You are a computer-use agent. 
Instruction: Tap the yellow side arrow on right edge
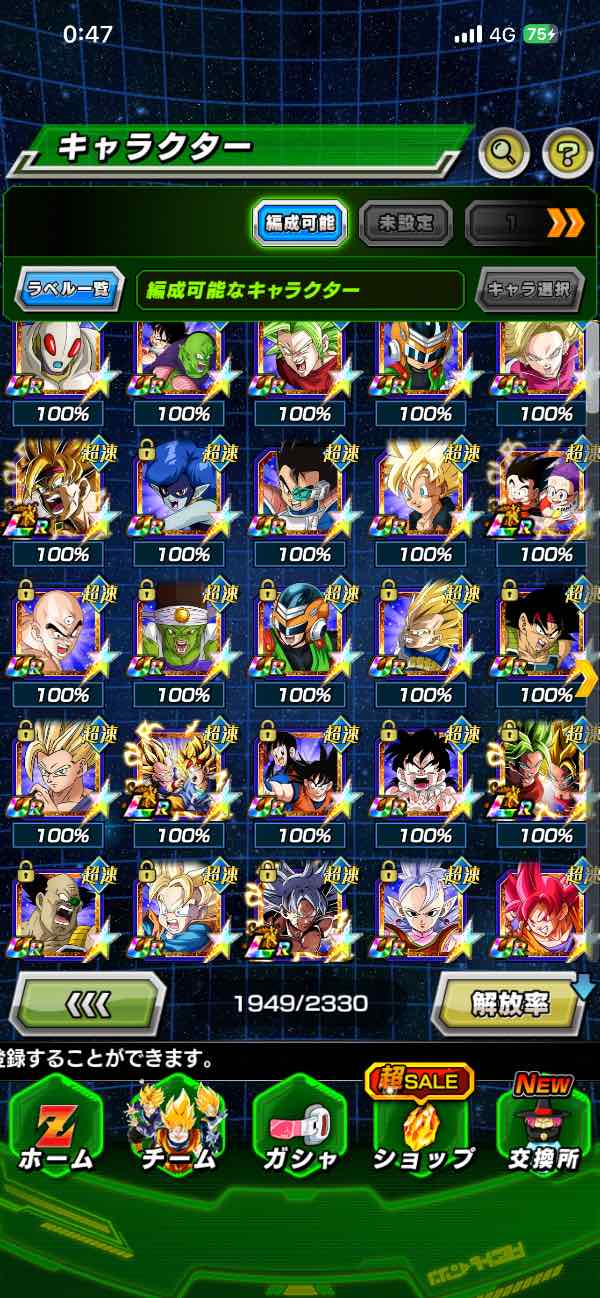585,679
